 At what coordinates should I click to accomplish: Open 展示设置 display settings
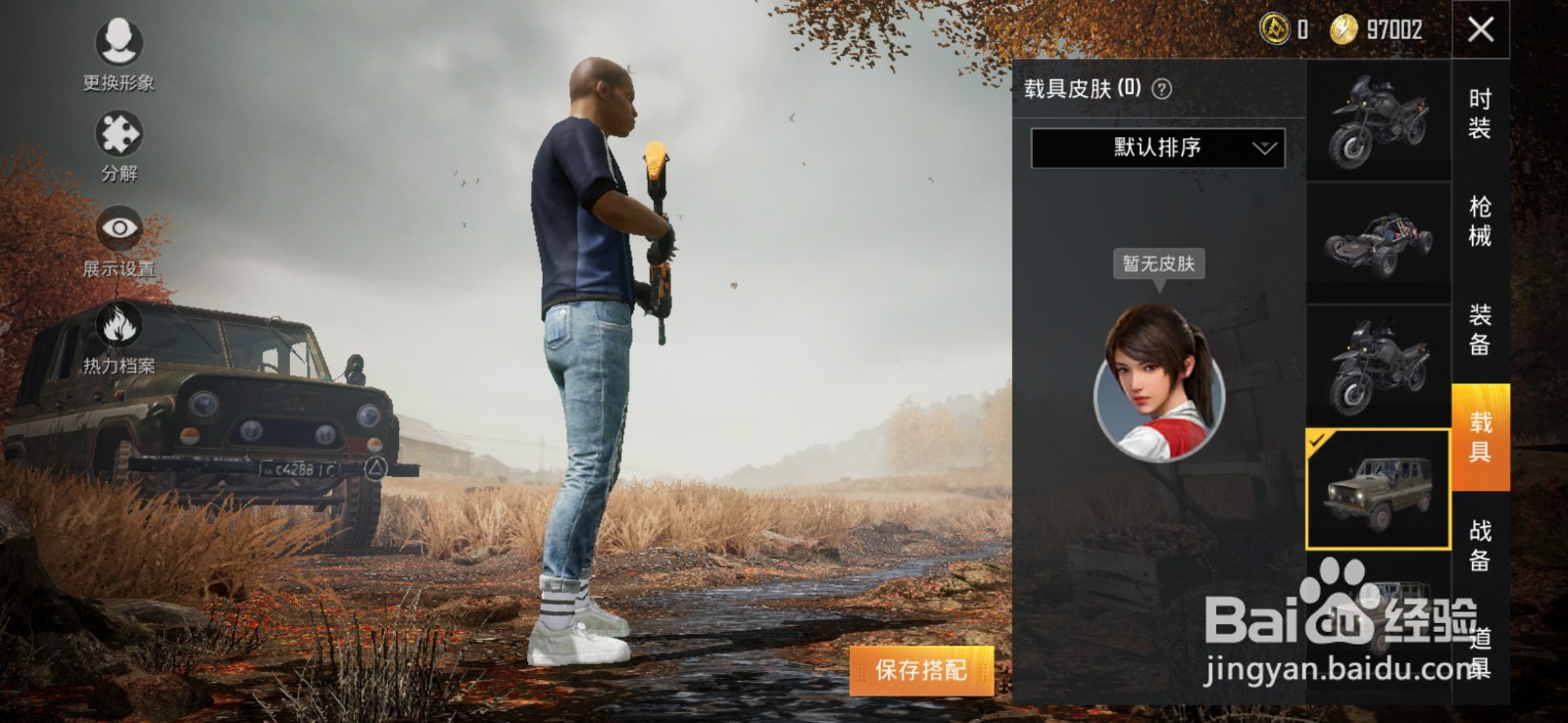(x=116, y=230)
